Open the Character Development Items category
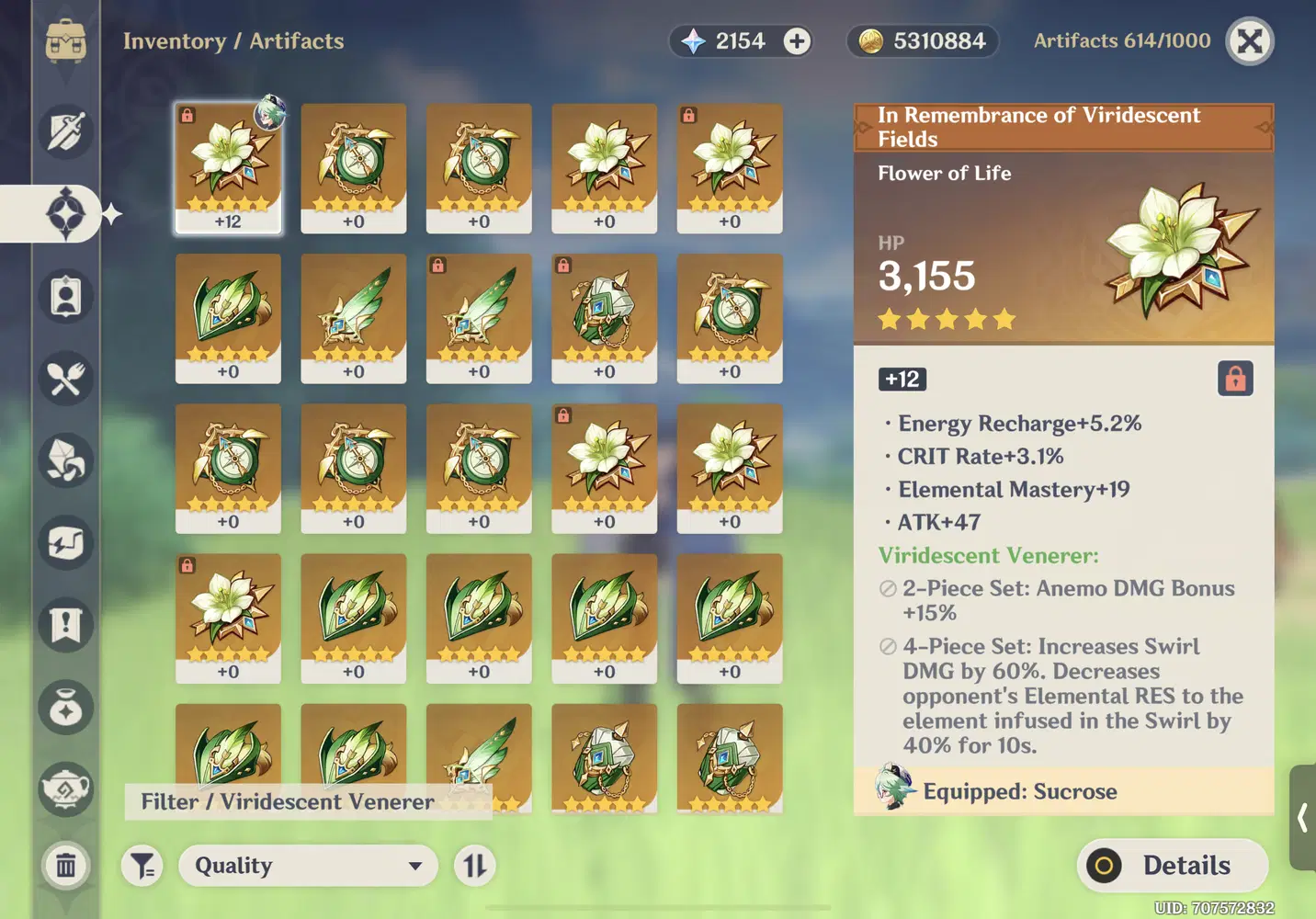This screenshot has width=1316, height=919. click(x=66, y=297)
